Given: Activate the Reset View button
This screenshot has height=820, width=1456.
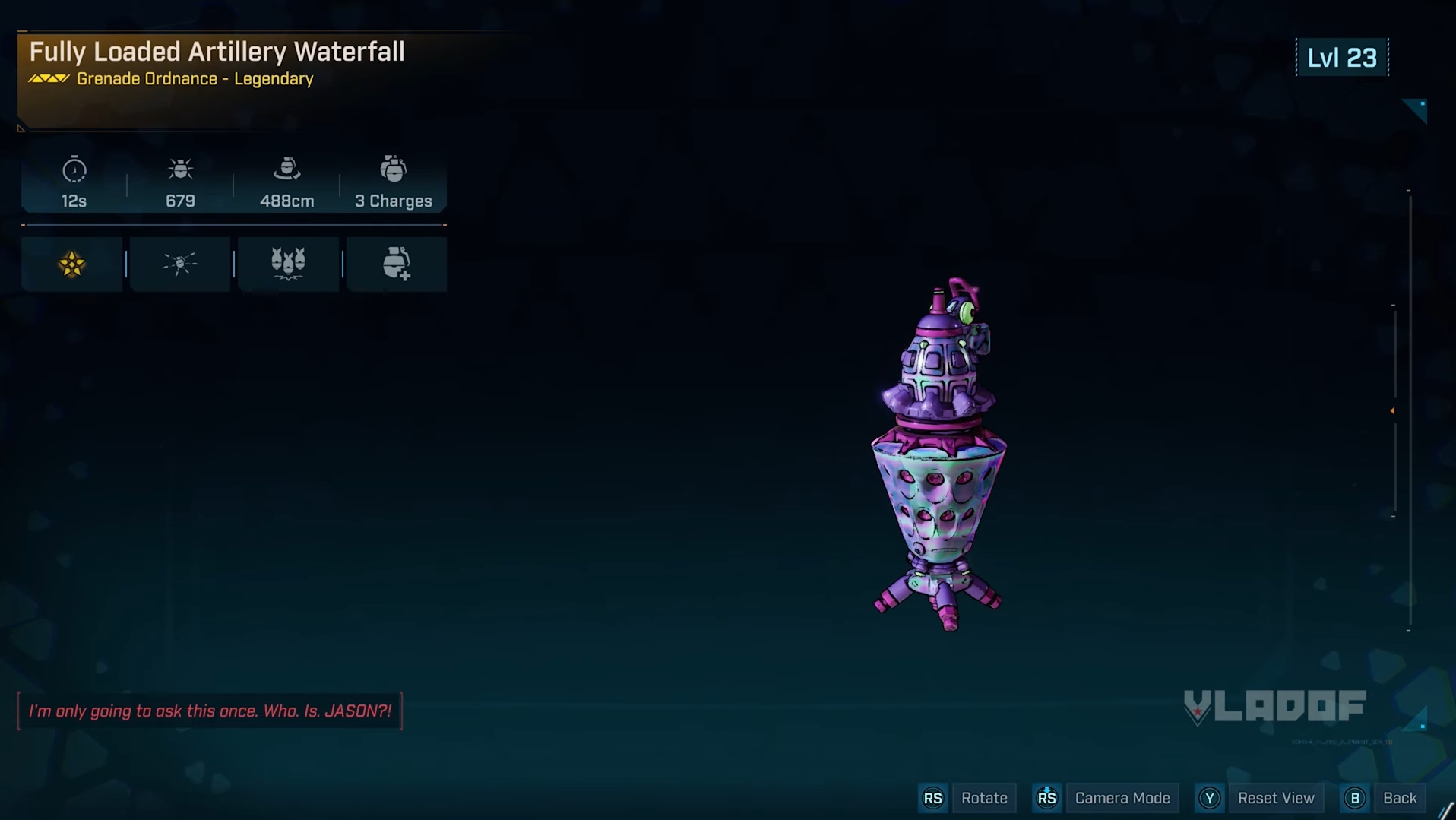Looking at the screenshot, I should (x=1275, y=798).
